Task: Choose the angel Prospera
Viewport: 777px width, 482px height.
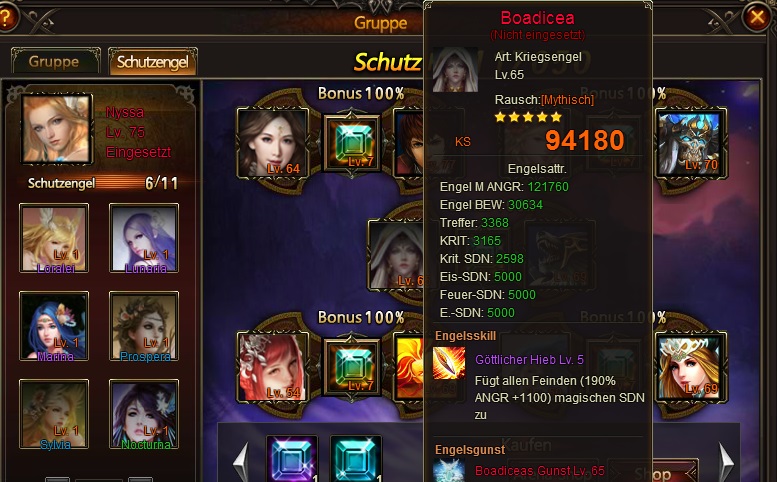Action: [x=144, y=326]
